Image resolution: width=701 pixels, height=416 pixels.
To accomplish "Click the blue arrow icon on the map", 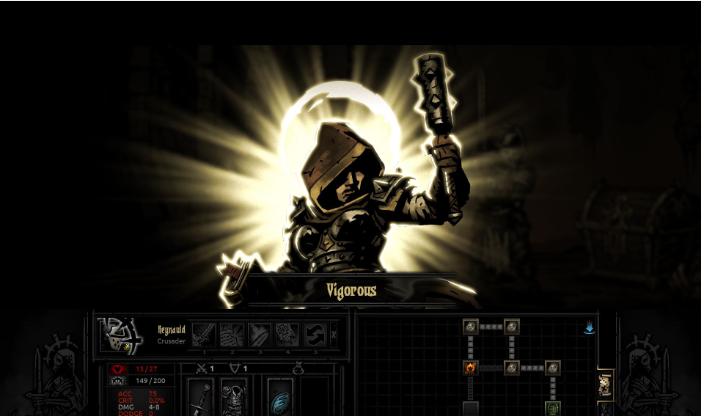I will [589, 327].
